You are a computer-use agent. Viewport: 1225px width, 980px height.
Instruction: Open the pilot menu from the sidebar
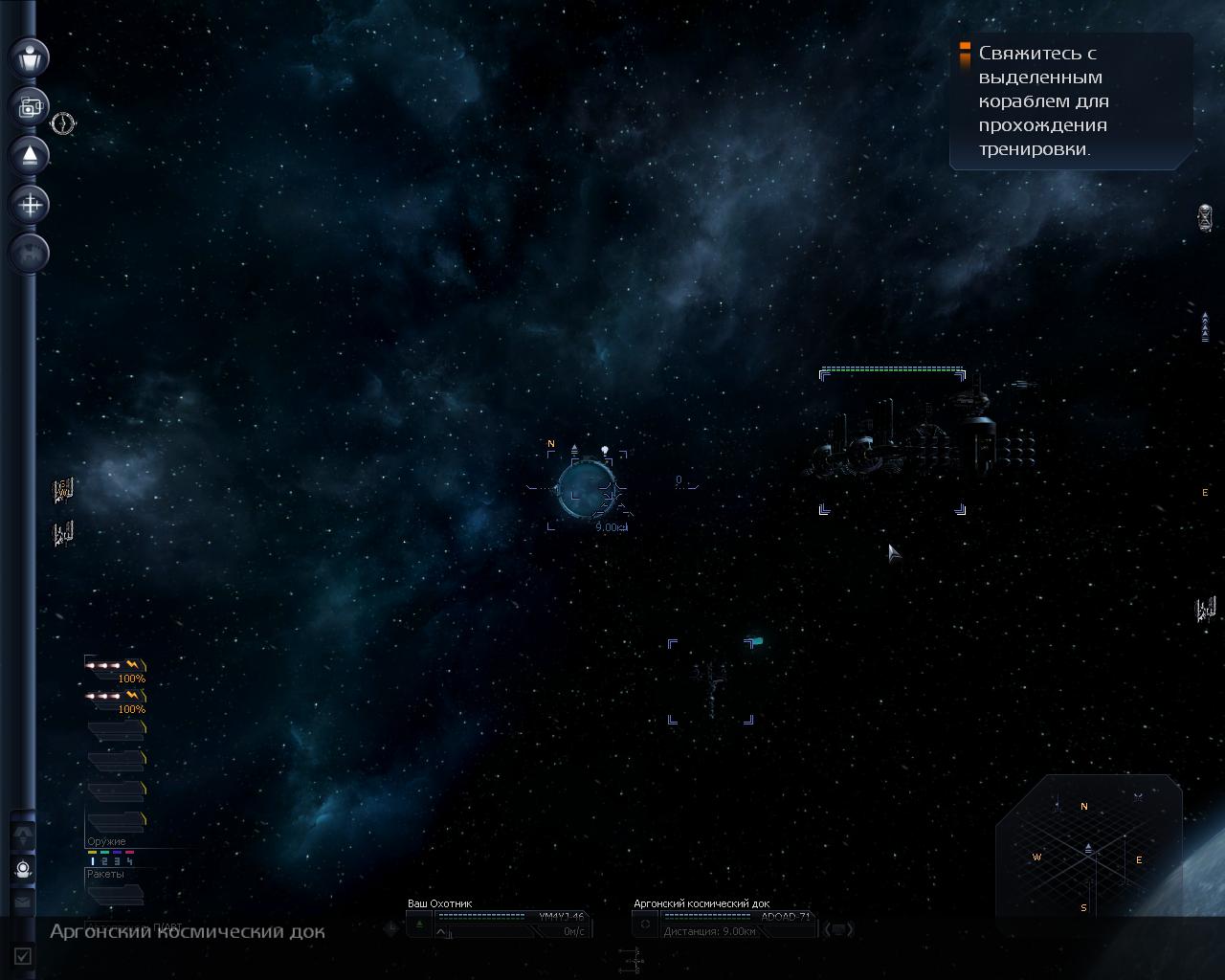[30, 56]
